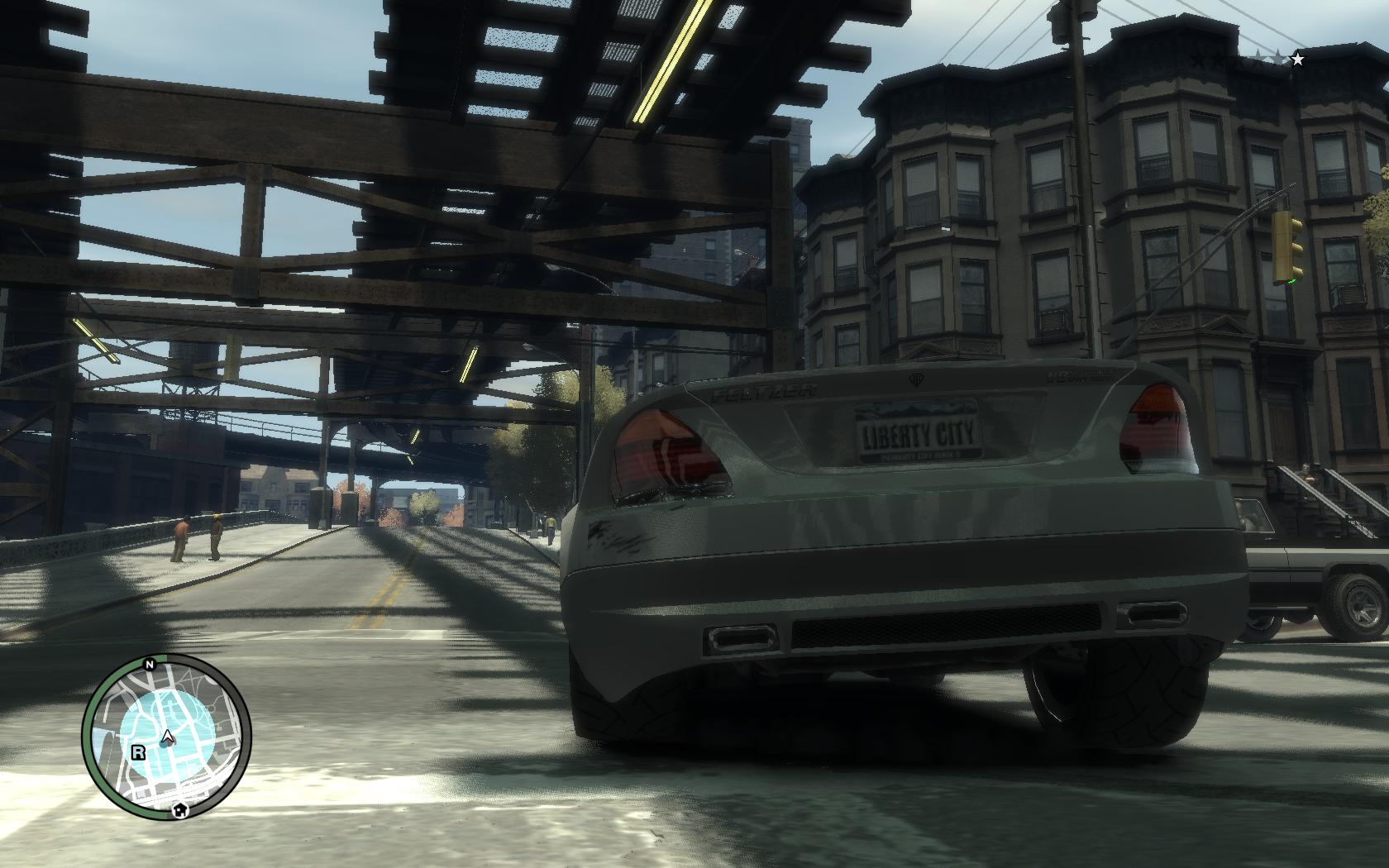Image resolution: width=1389 pixels, height=868 pixels.
Task: Click the safehouse icon on the radar edge
Action: (x=179, y=811)
